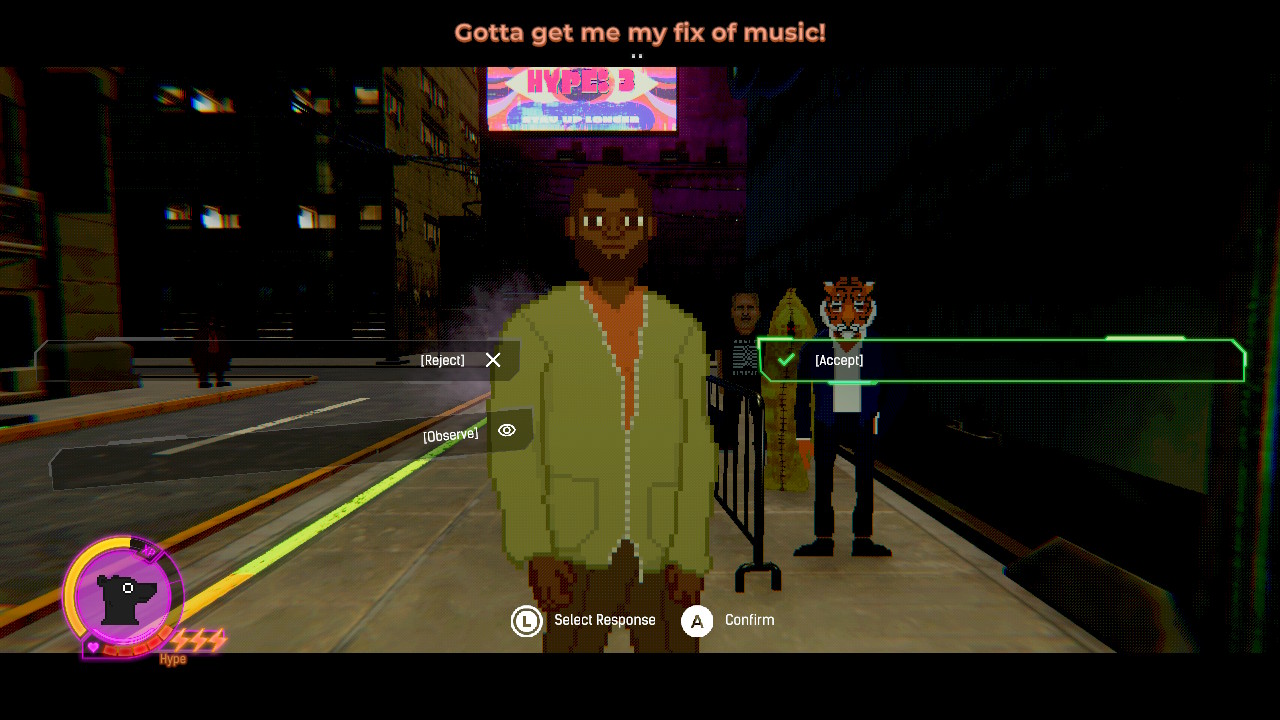Click the XP badge on the avatar ring
The width and height of the screenshot is (1280, 720).
click(148, 550)
